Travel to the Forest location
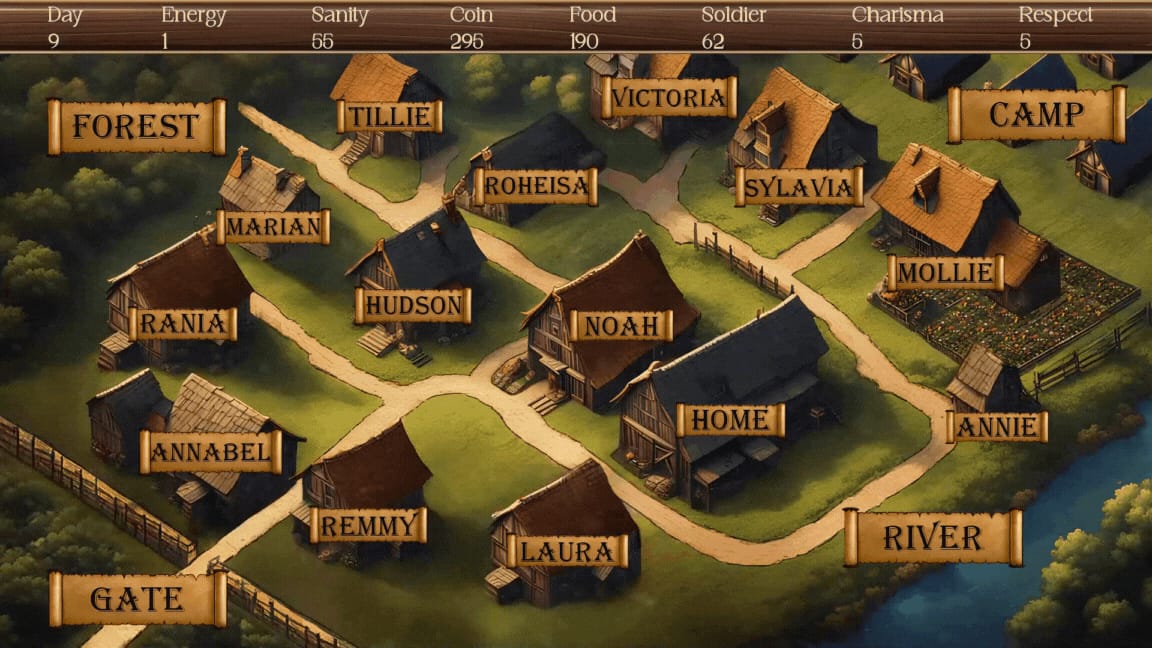1152x648 pixels. 136,127
